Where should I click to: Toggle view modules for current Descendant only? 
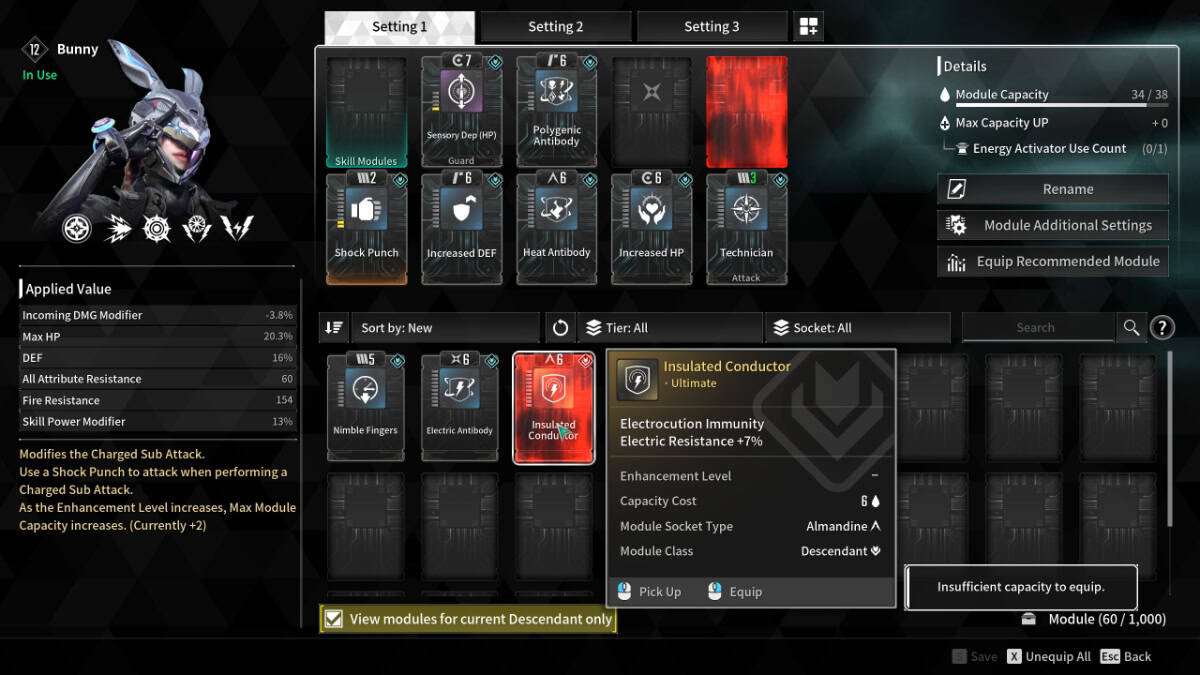[x=334, y=619]
